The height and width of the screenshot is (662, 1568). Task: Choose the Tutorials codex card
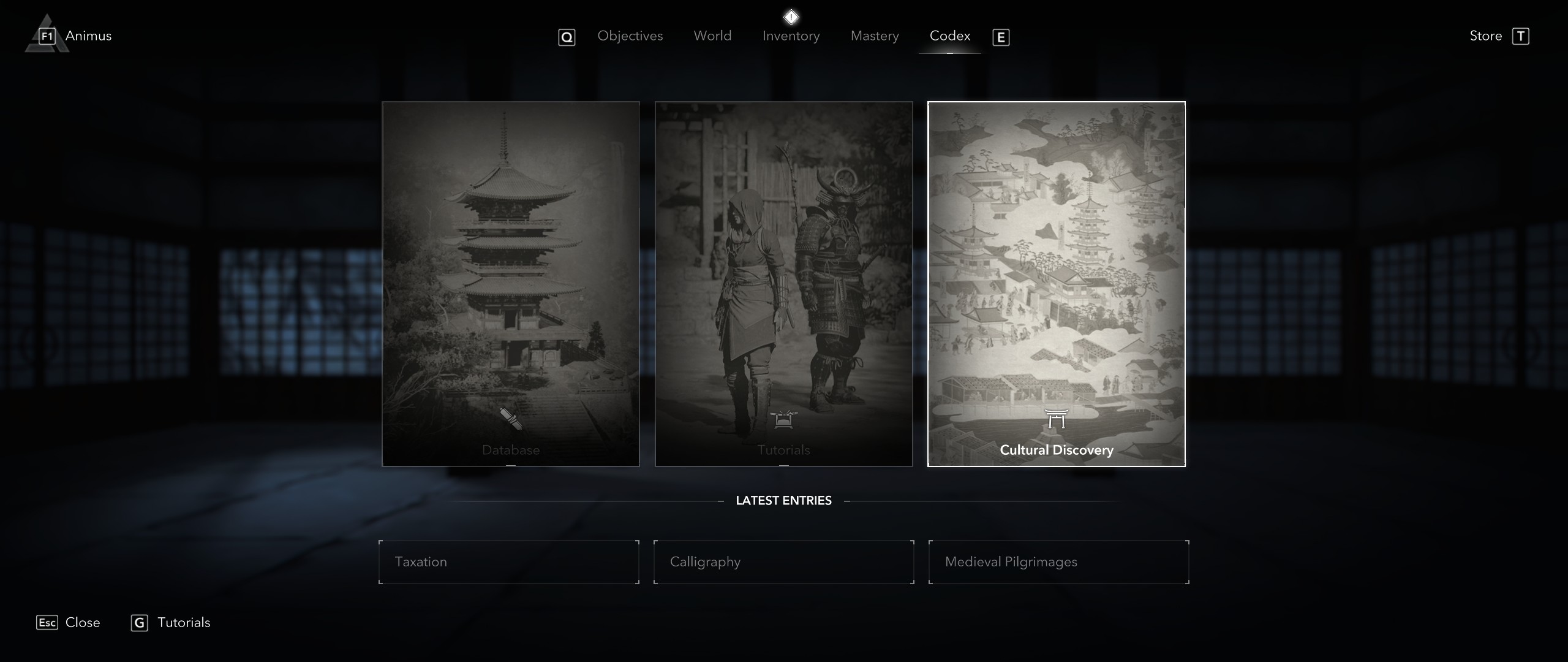coord(783,284)
